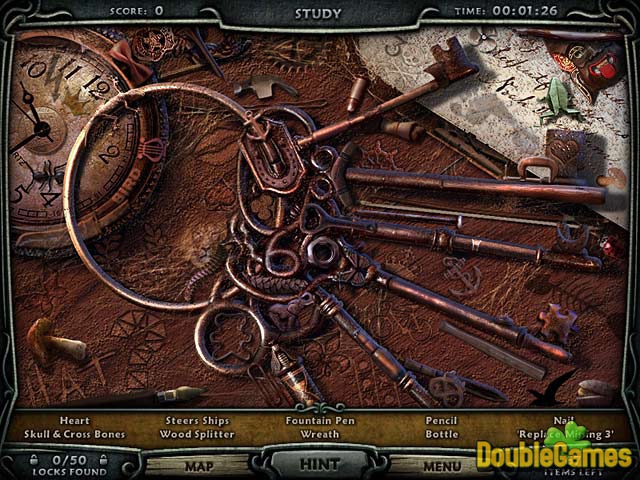The width and height of the screenshot is (640, 480).
Task: Choose 'Pencil' from the item list
Action: [441, 421]
